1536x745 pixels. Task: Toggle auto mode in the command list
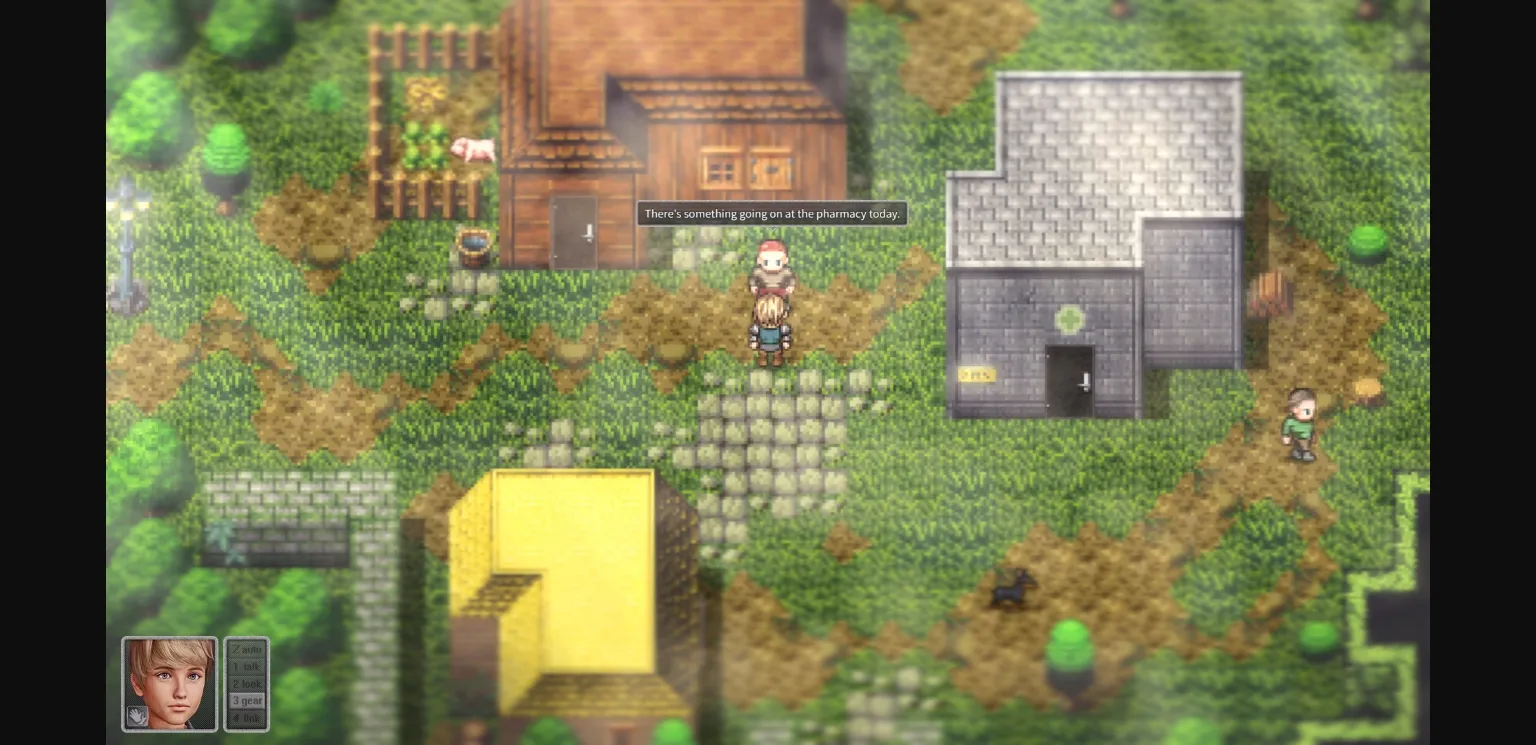coord(246,649)
